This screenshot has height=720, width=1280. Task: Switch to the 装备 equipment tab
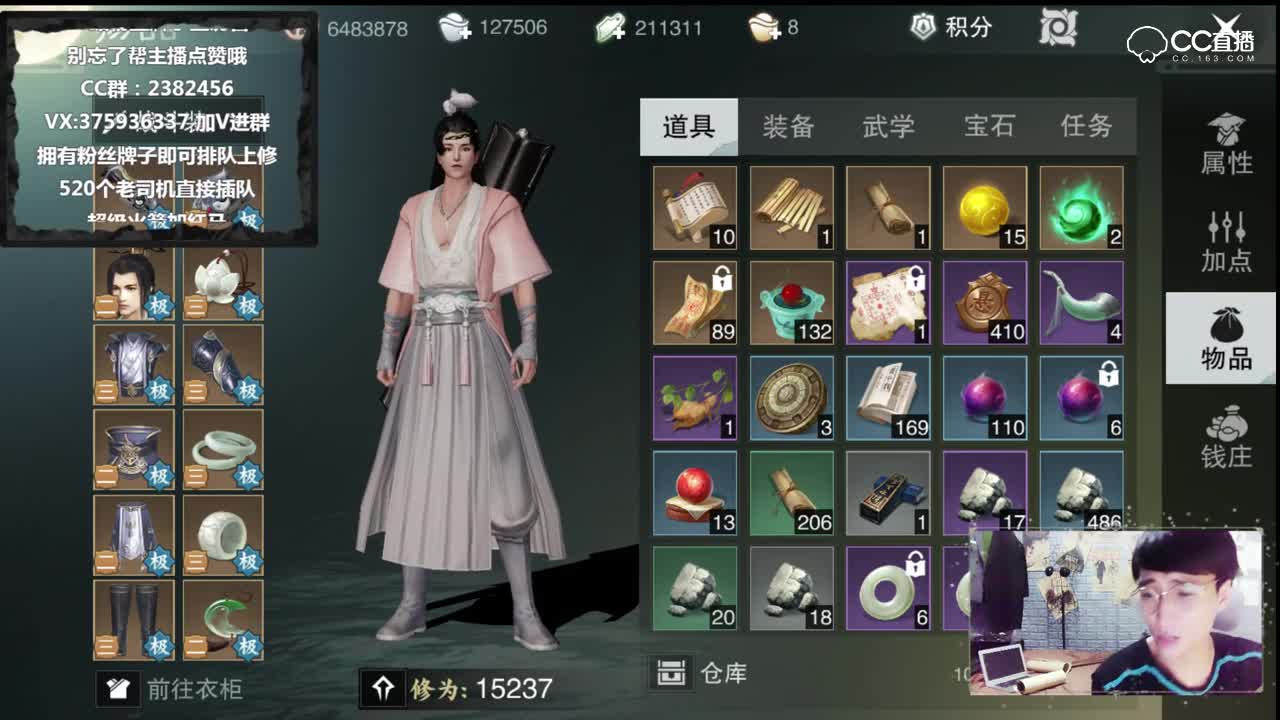tap(788, 126)
